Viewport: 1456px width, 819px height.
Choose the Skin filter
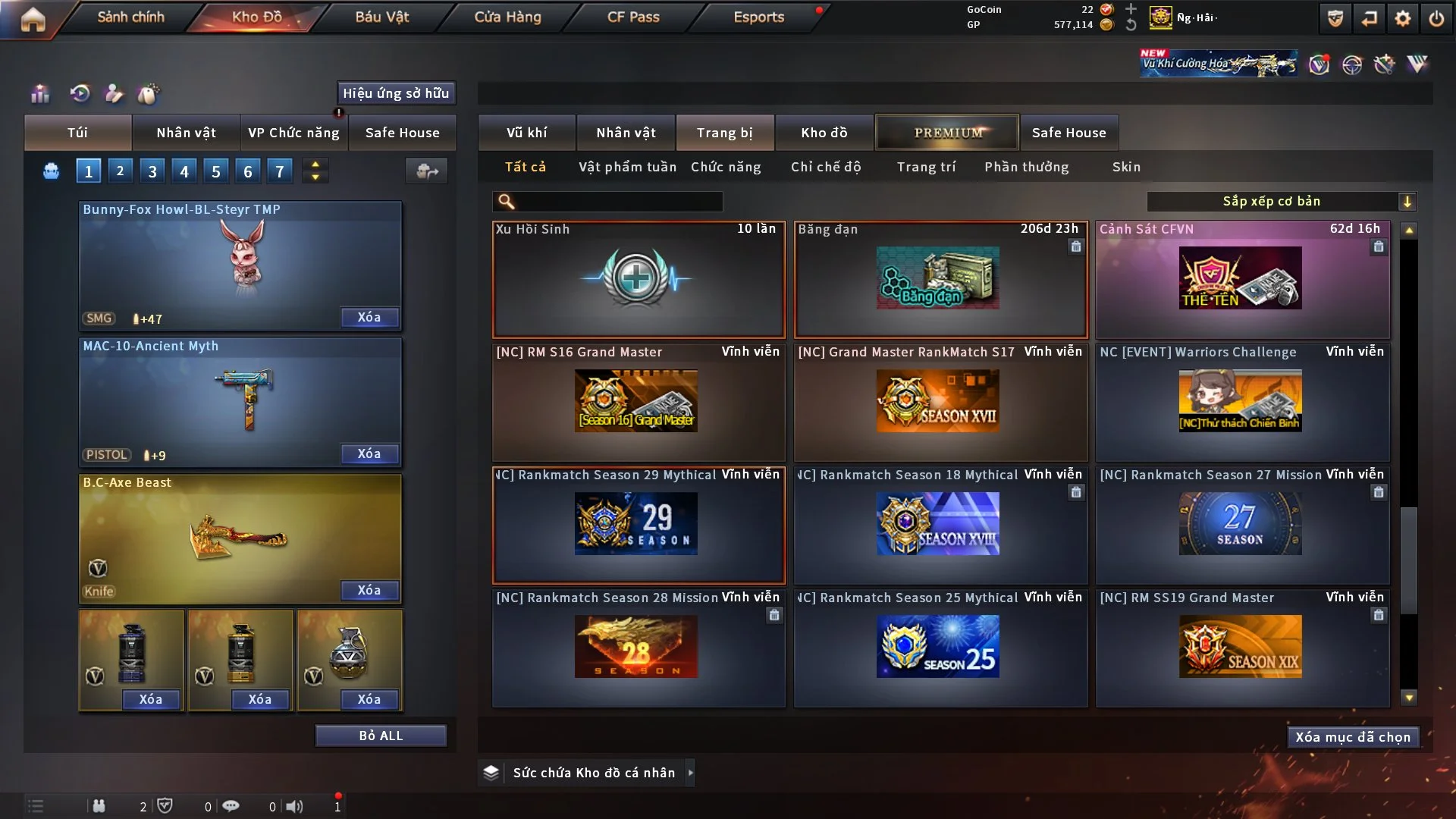click(x=1126, y=167)
